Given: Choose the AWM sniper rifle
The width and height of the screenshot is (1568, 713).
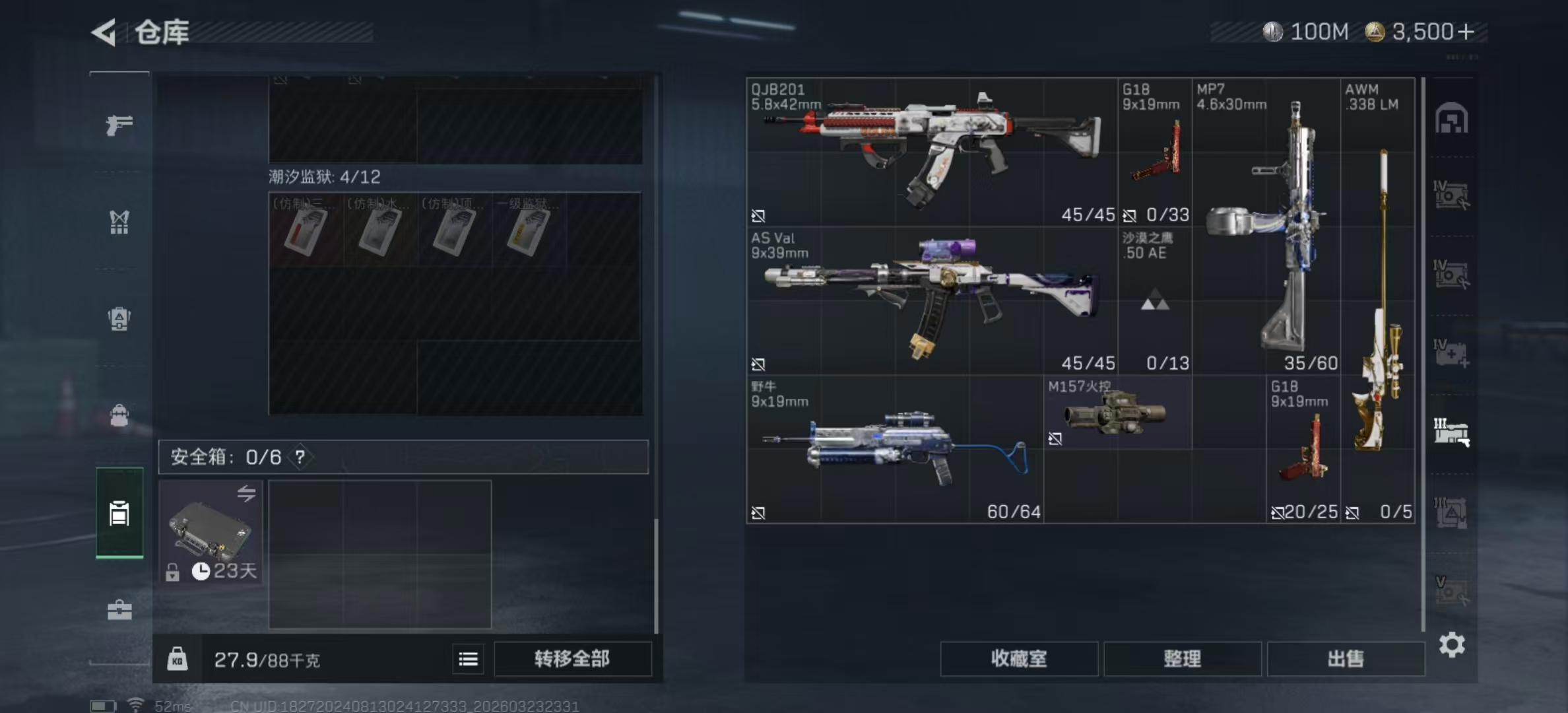Looking at the screenshot, I should point(1378,297).
